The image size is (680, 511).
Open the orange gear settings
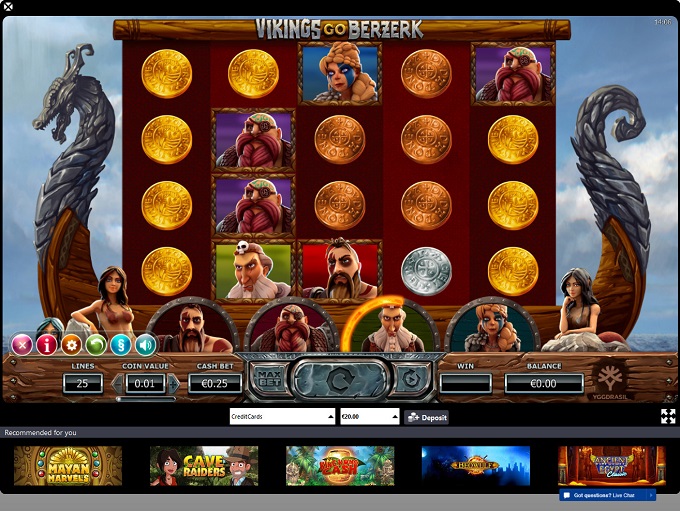pyautogui.click(x=71, y=346)
